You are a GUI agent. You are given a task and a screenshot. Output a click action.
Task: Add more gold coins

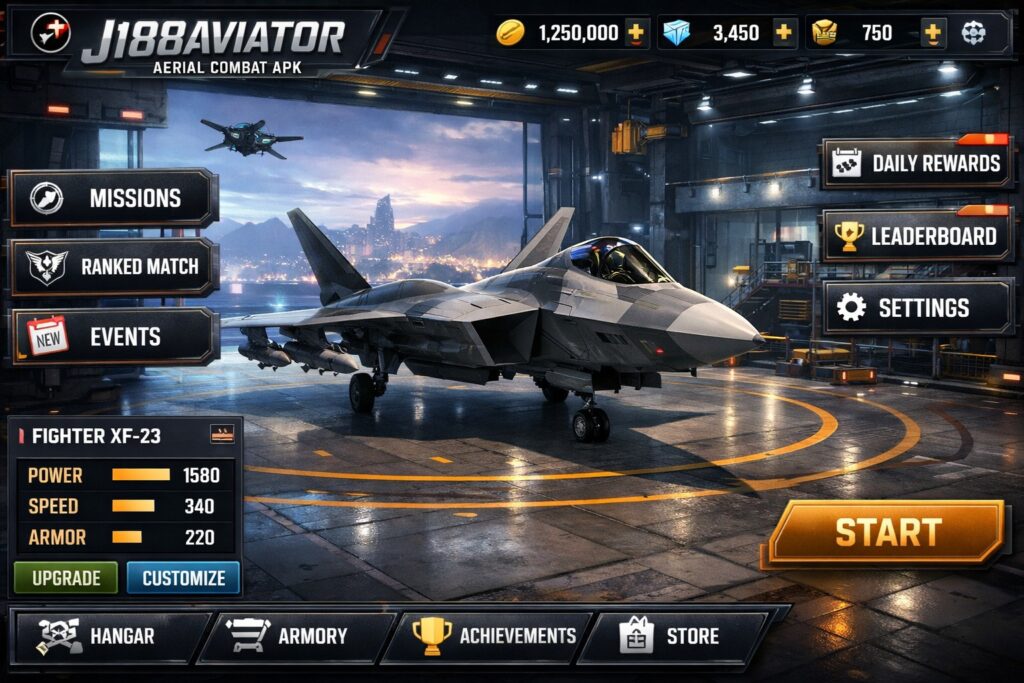(x=636, y=33)
